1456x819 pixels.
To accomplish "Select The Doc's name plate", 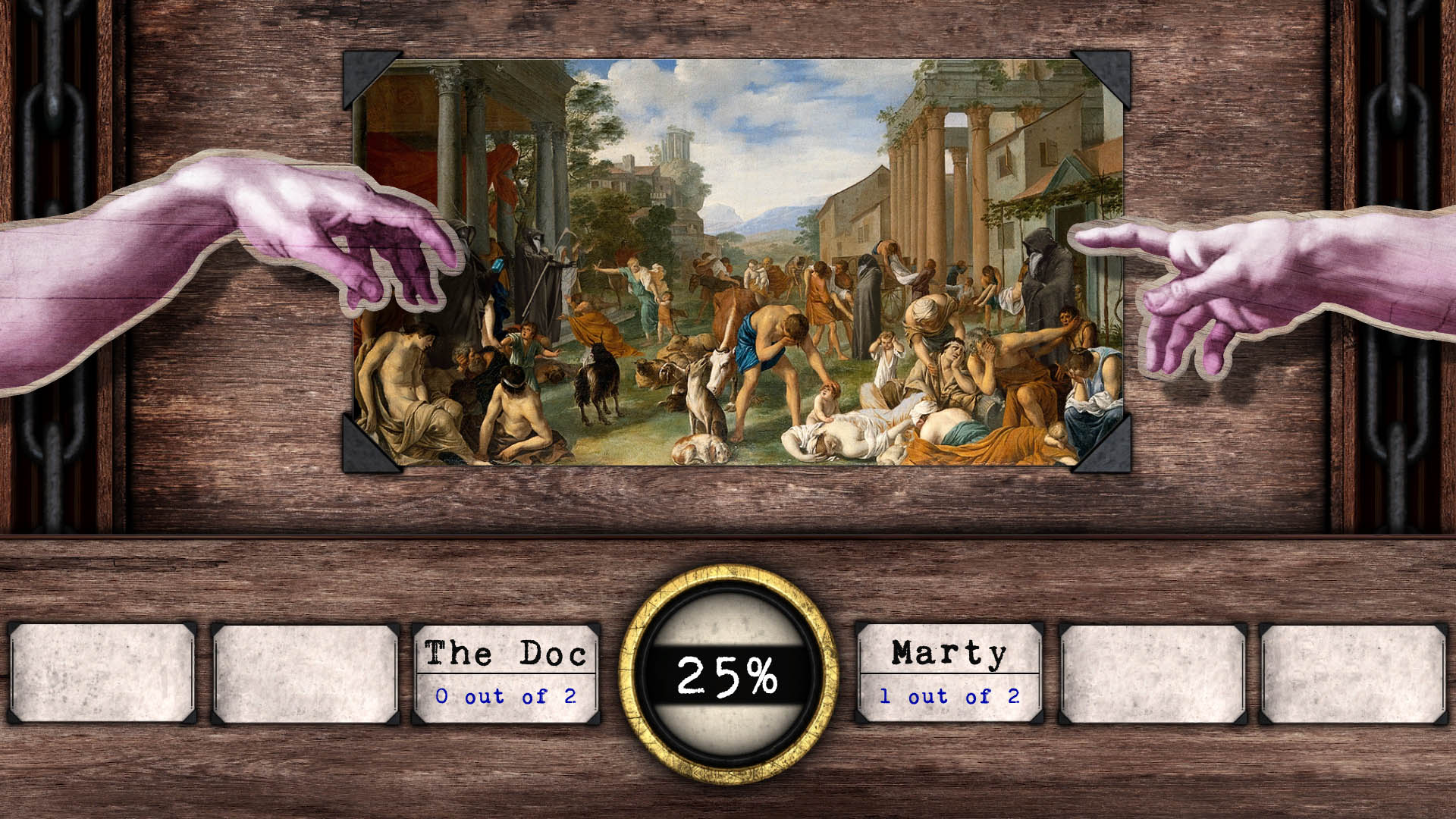I will [507, 652].
